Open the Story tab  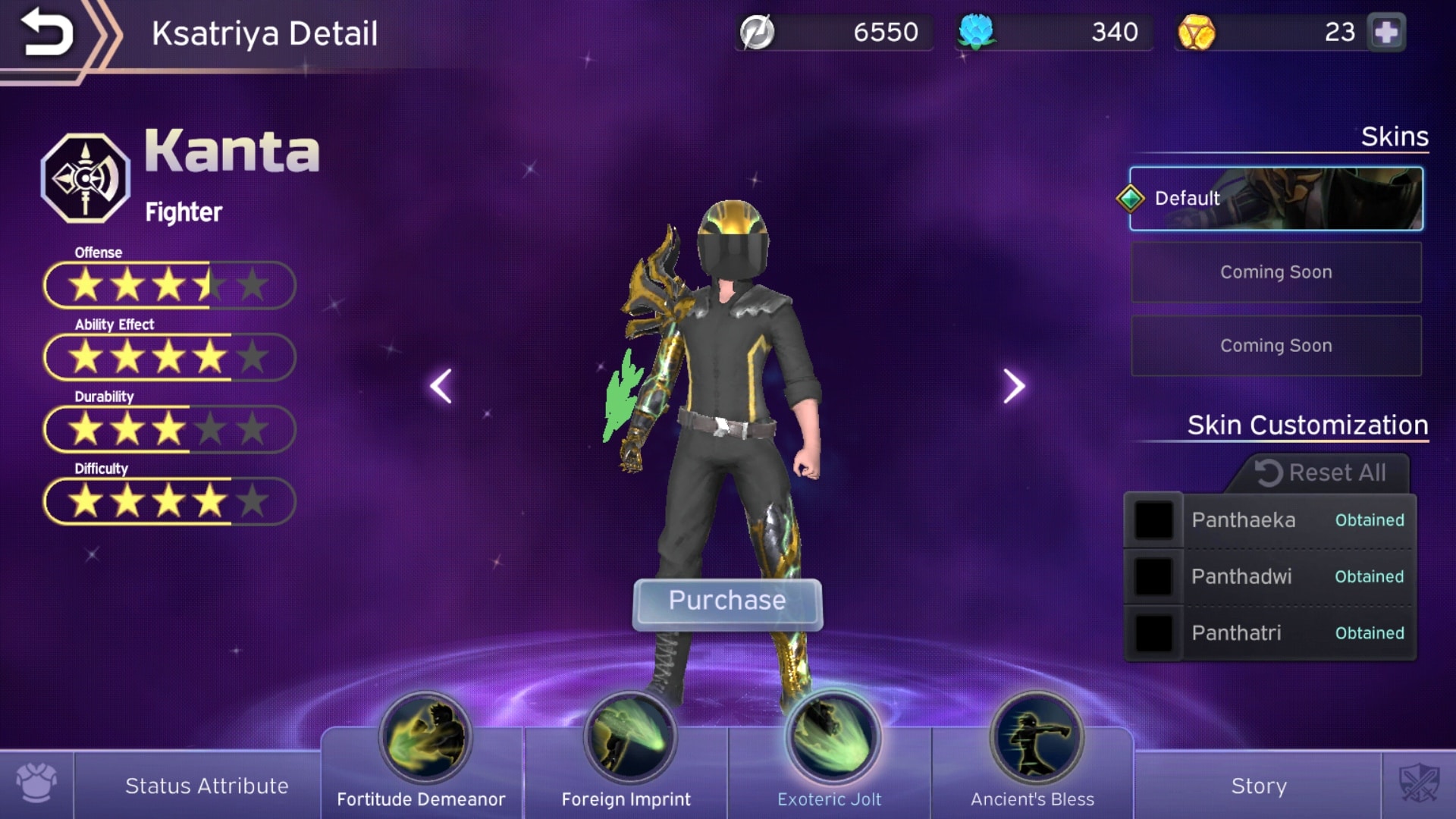1259,786
